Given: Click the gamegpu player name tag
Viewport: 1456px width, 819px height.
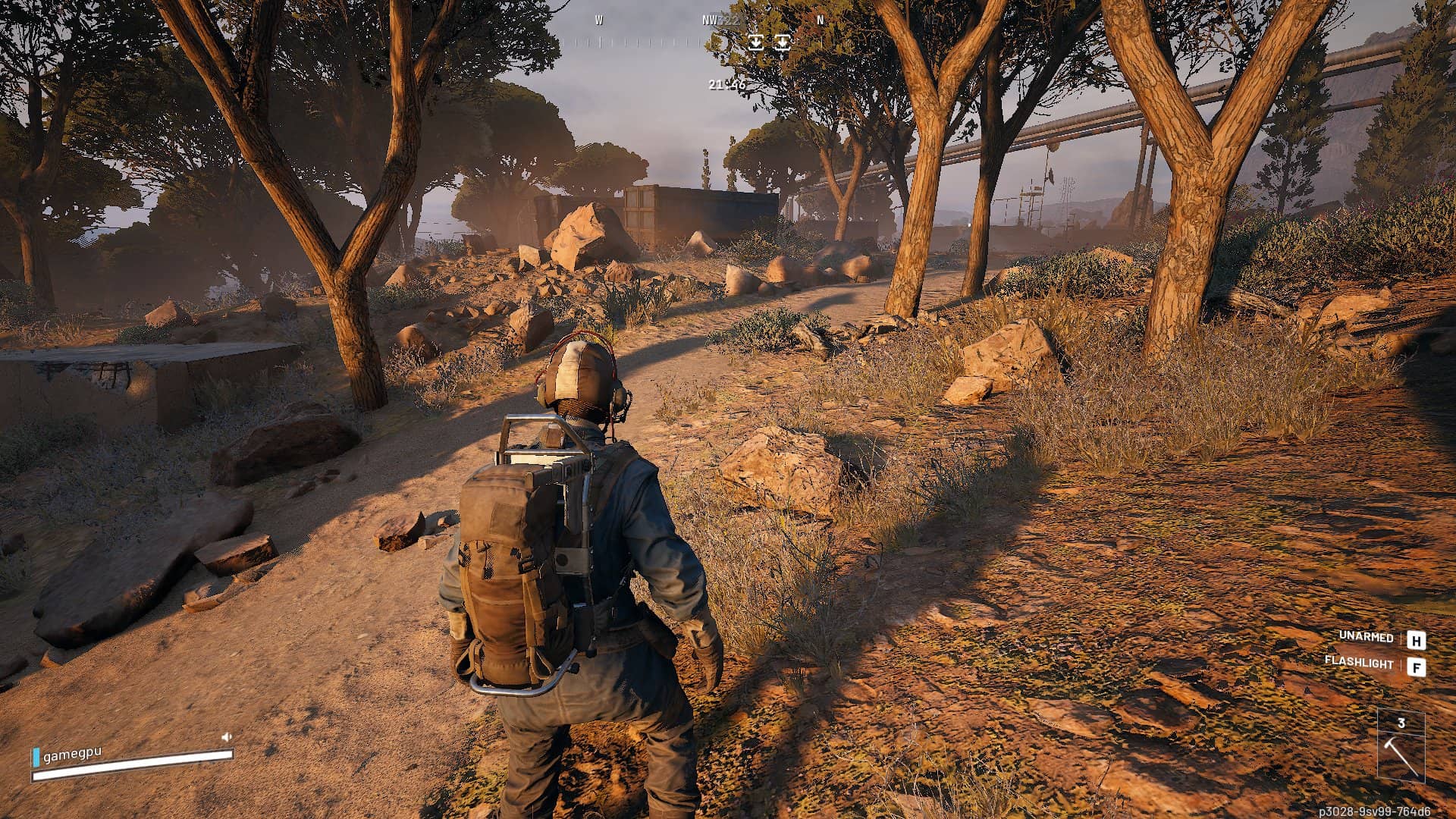Looking at the screenshot, I should point(72,755).
